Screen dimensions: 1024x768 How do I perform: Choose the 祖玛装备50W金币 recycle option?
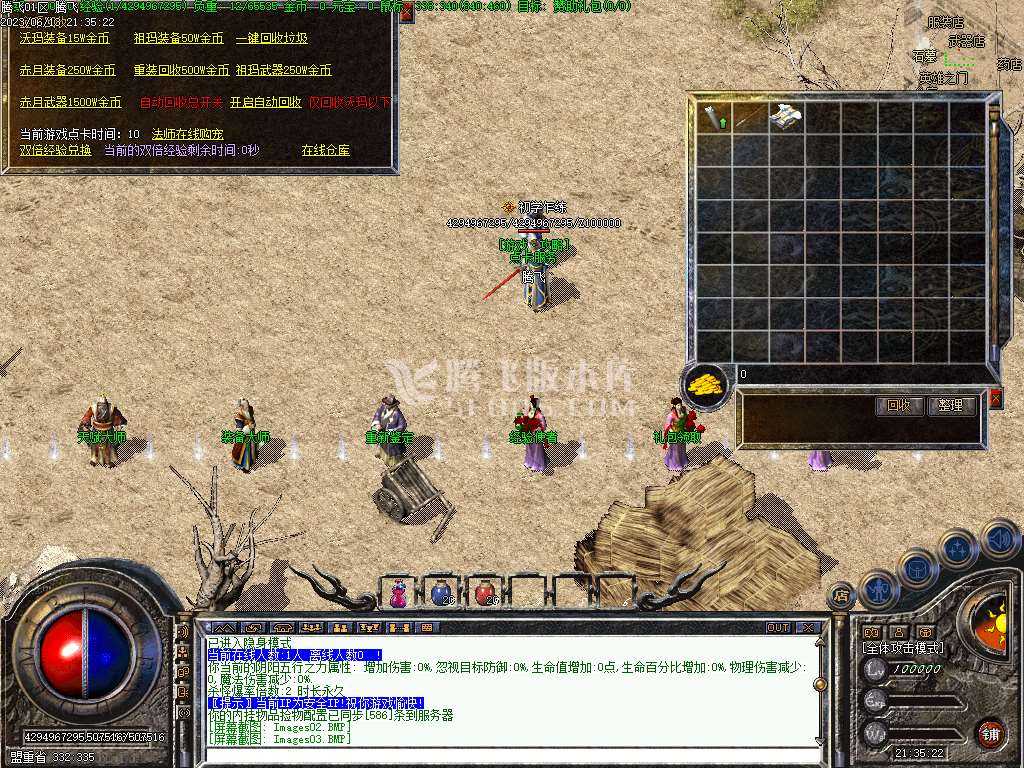click(179, 39)
